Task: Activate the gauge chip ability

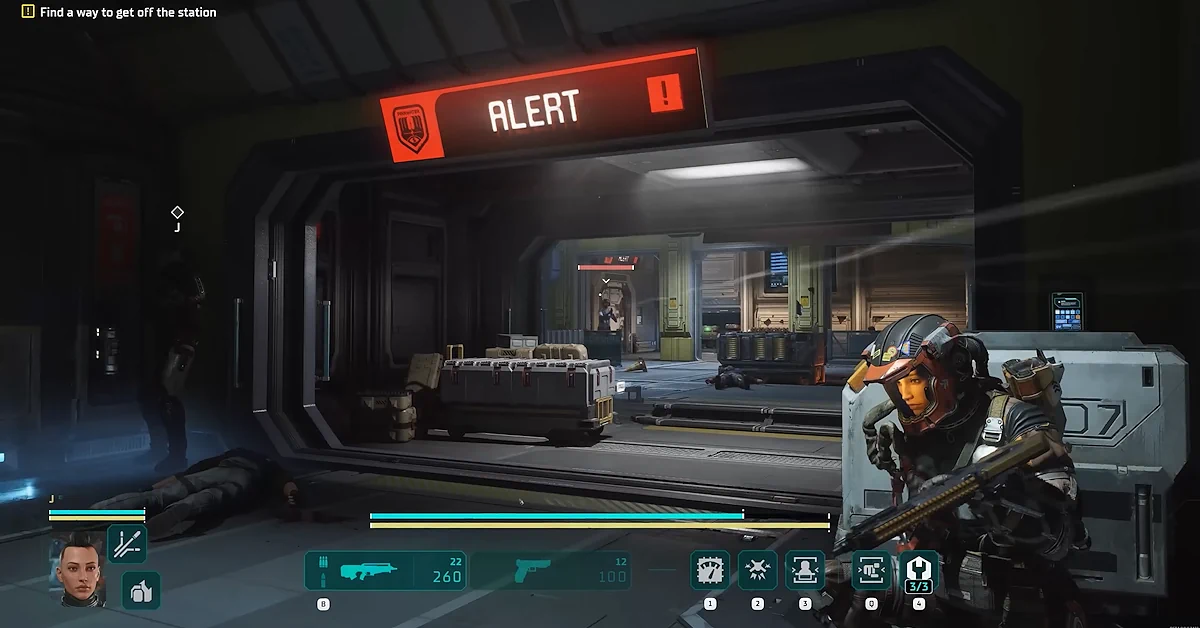Action: (x=710, y=570)
